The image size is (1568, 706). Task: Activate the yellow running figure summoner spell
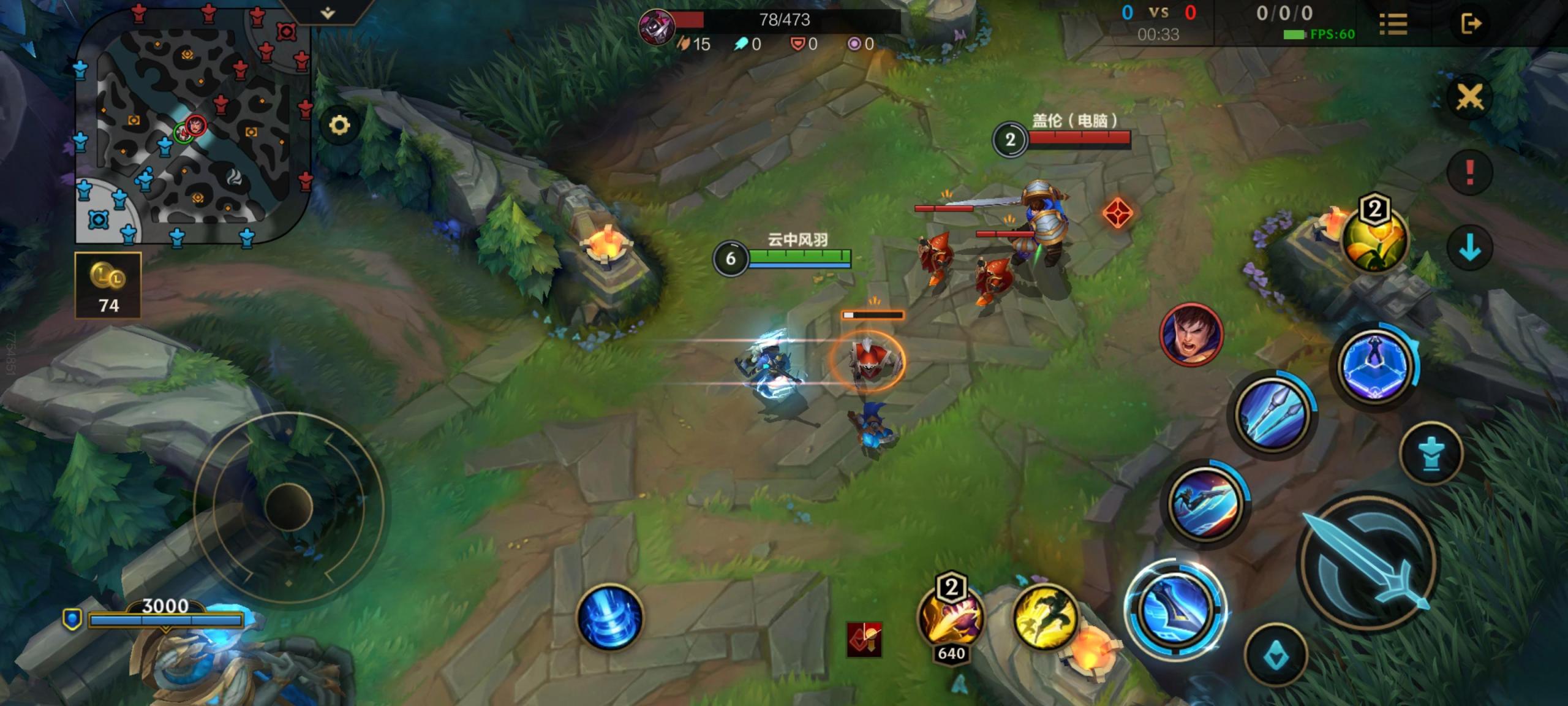[1046, 617]
